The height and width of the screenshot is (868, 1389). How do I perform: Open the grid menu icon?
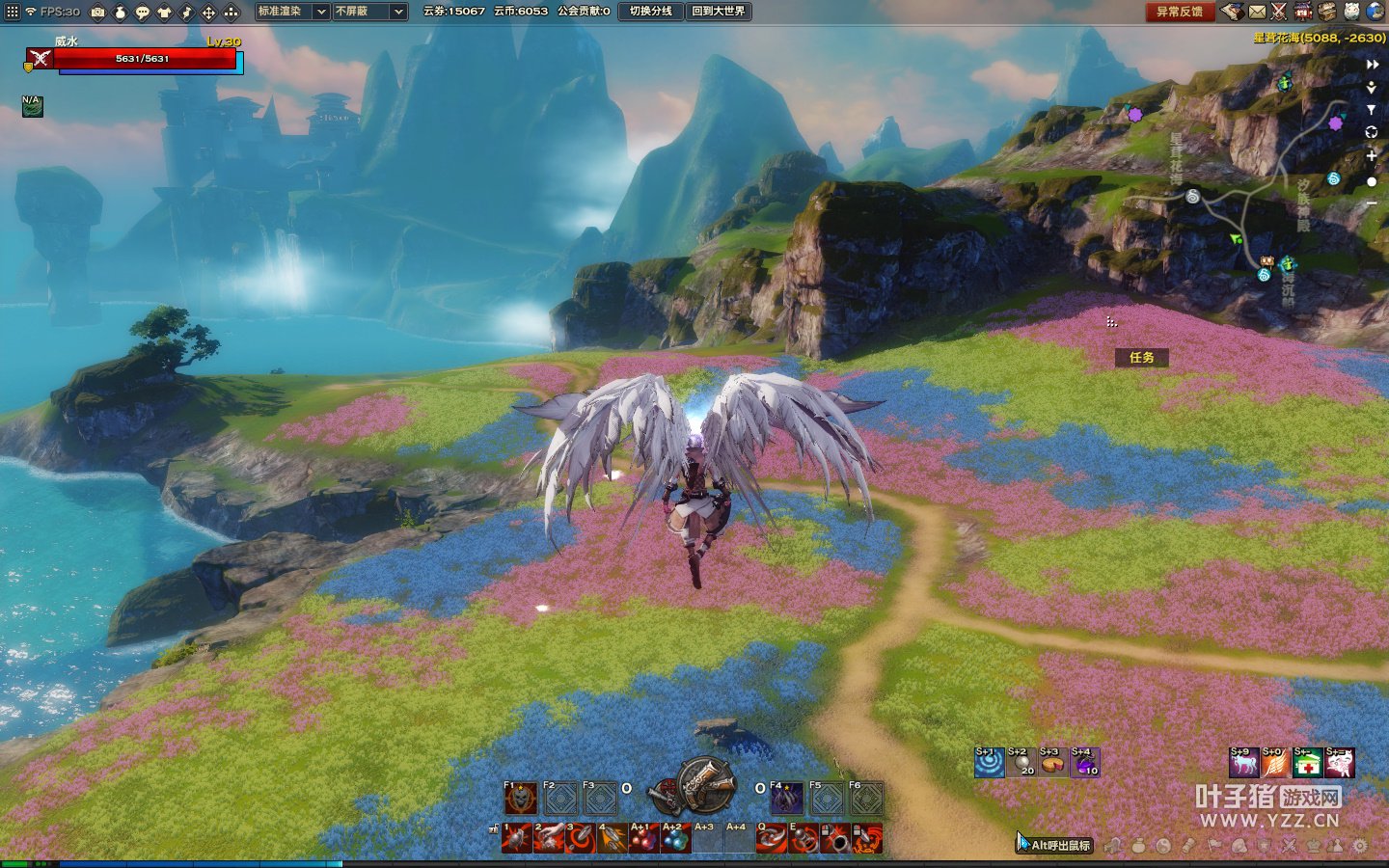[12, 13]
